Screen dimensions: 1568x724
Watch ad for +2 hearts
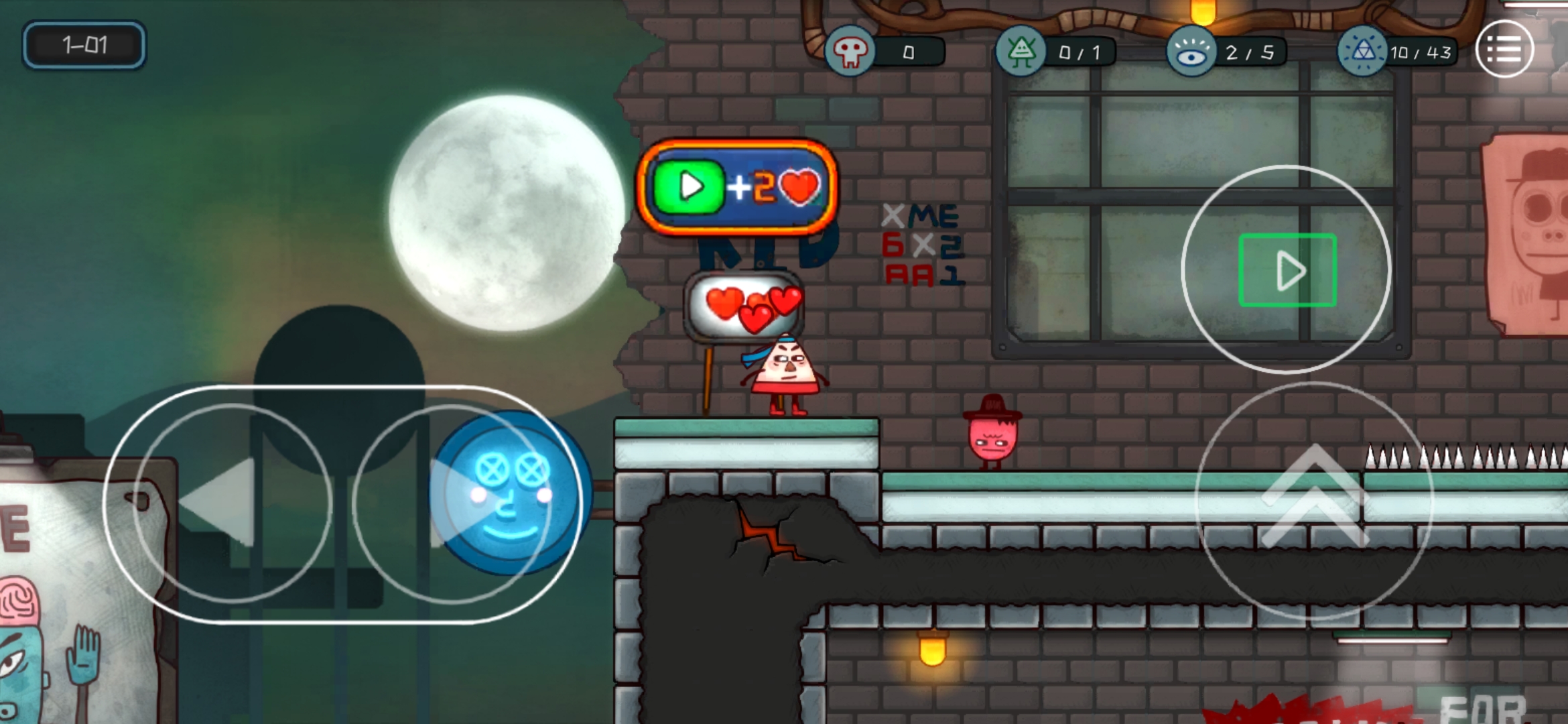click(736, 187)
